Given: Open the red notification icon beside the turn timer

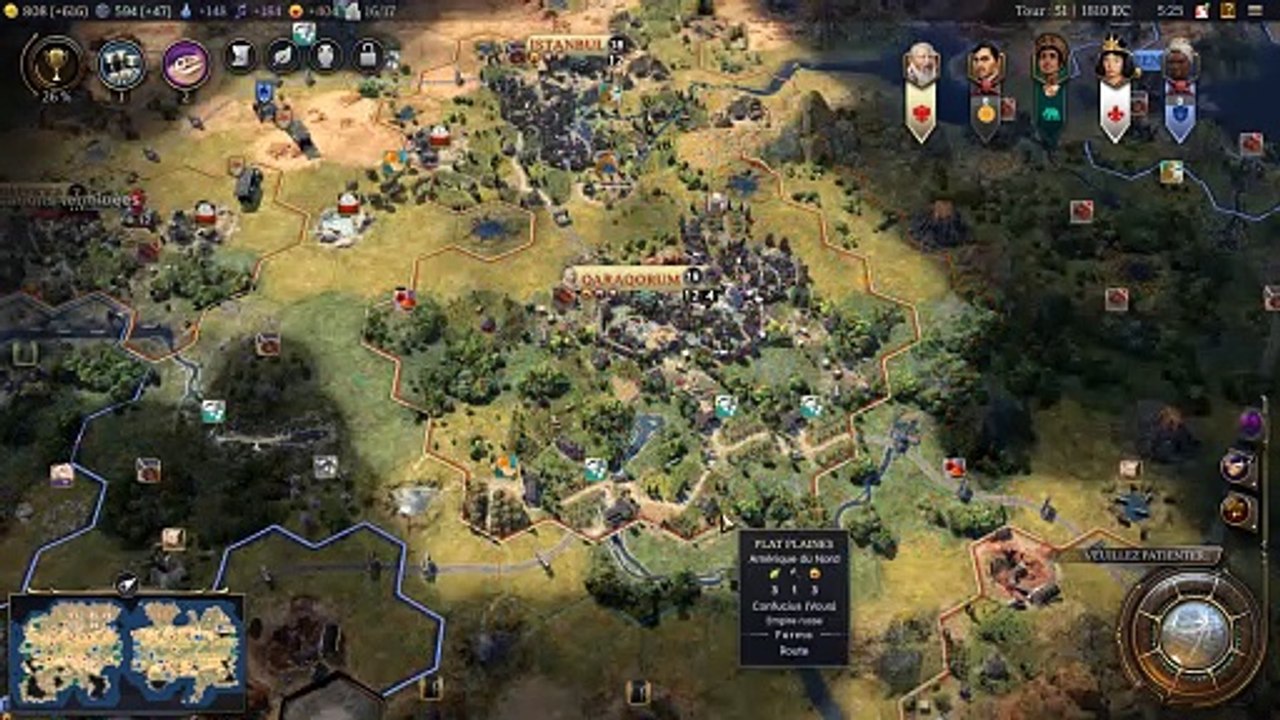Looking at the screenshot, I should 1201,10.
